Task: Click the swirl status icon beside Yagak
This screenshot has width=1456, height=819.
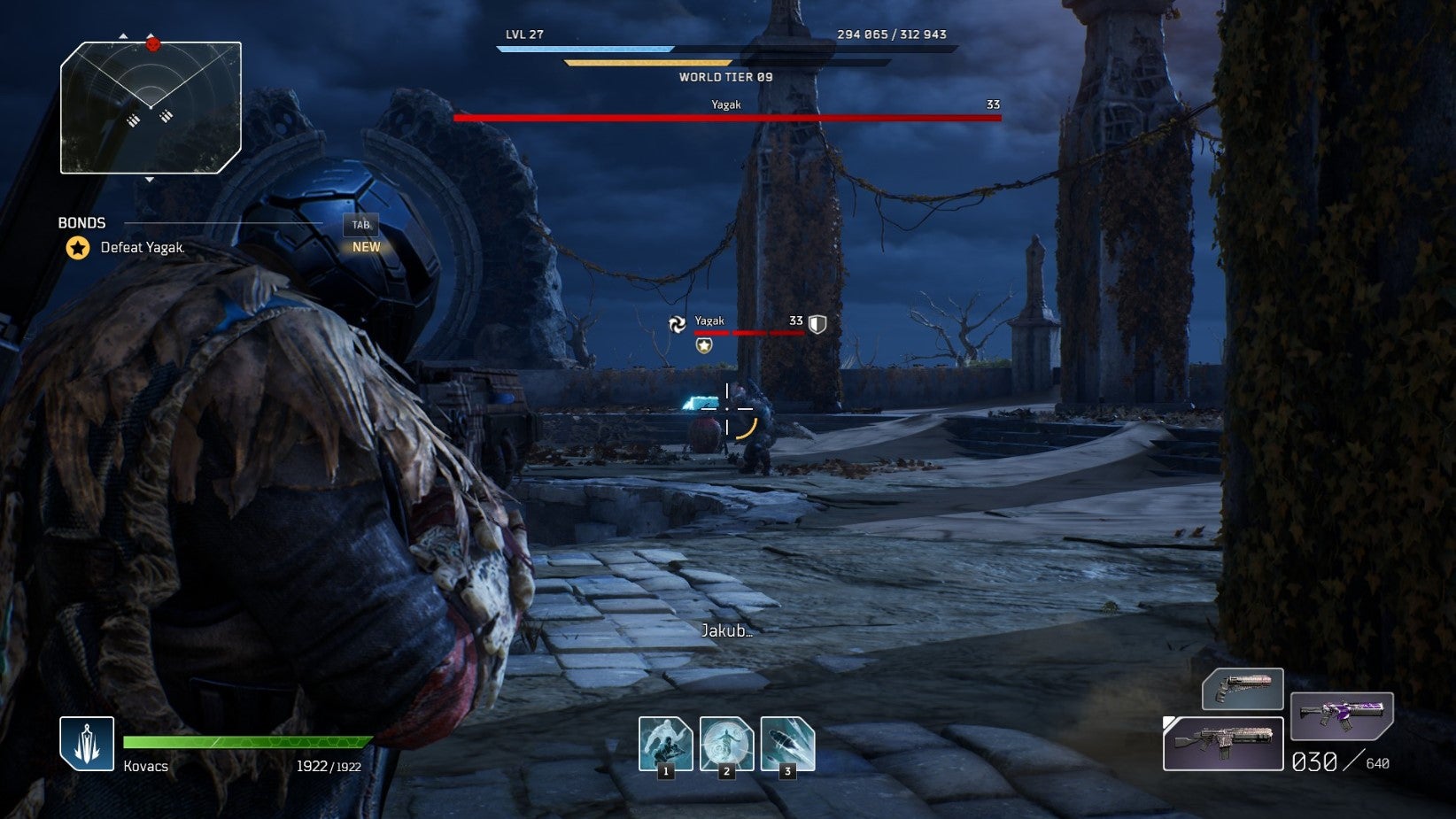Action: [x=678, y=325]
